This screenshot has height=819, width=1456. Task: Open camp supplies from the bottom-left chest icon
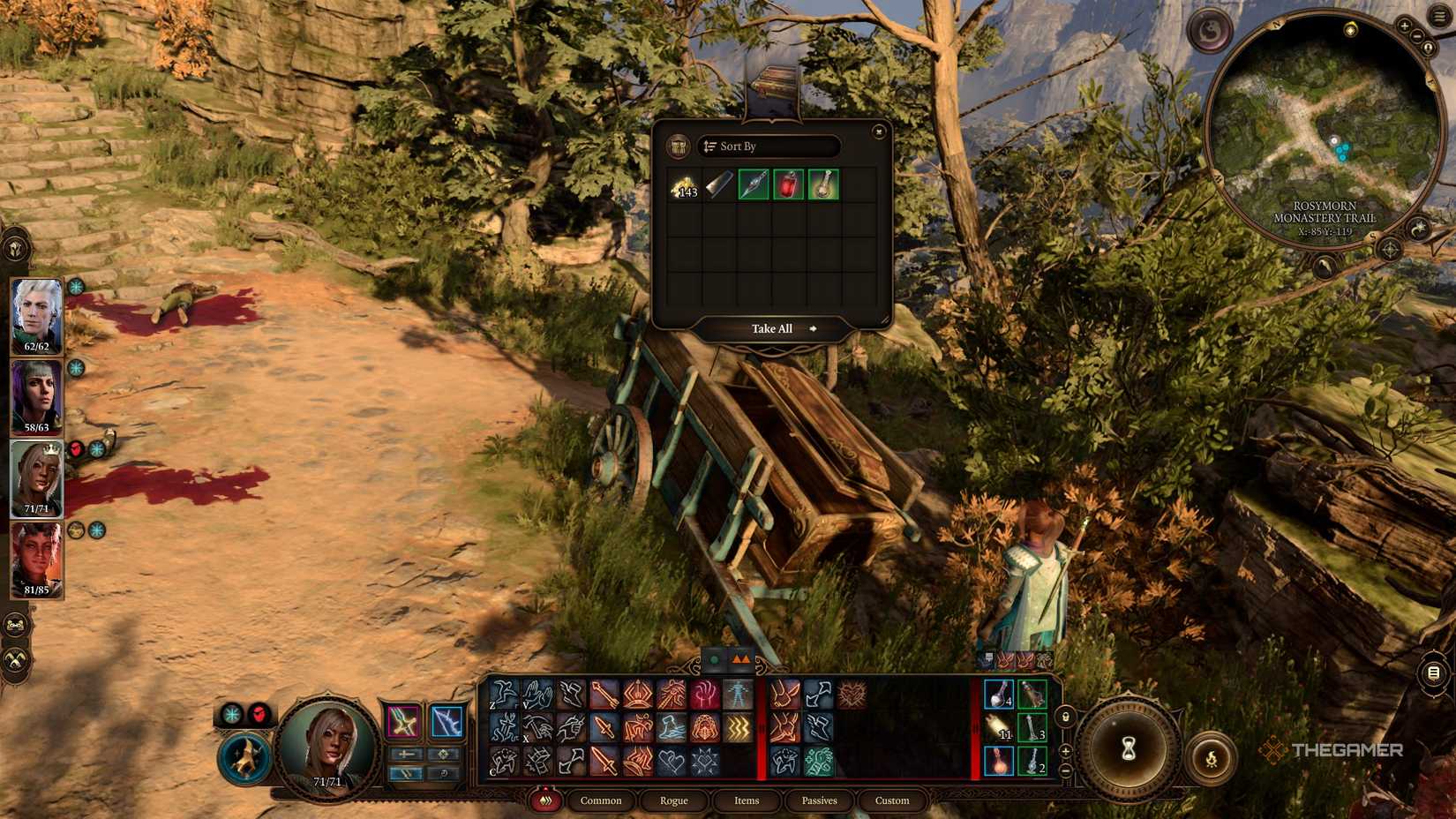click(14, 623)
